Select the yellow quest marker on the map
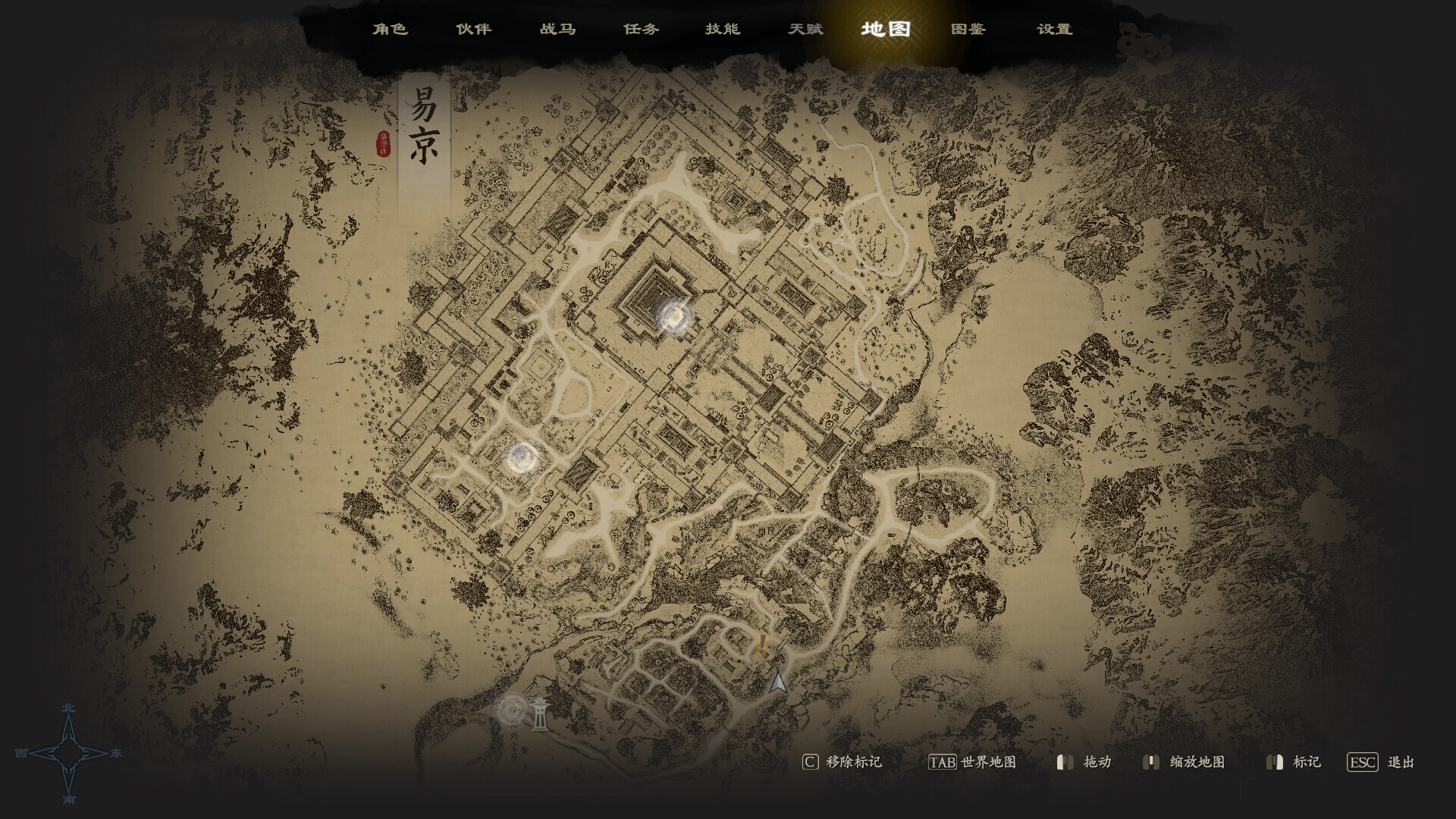1456x819 pixels. coord(761,645)
